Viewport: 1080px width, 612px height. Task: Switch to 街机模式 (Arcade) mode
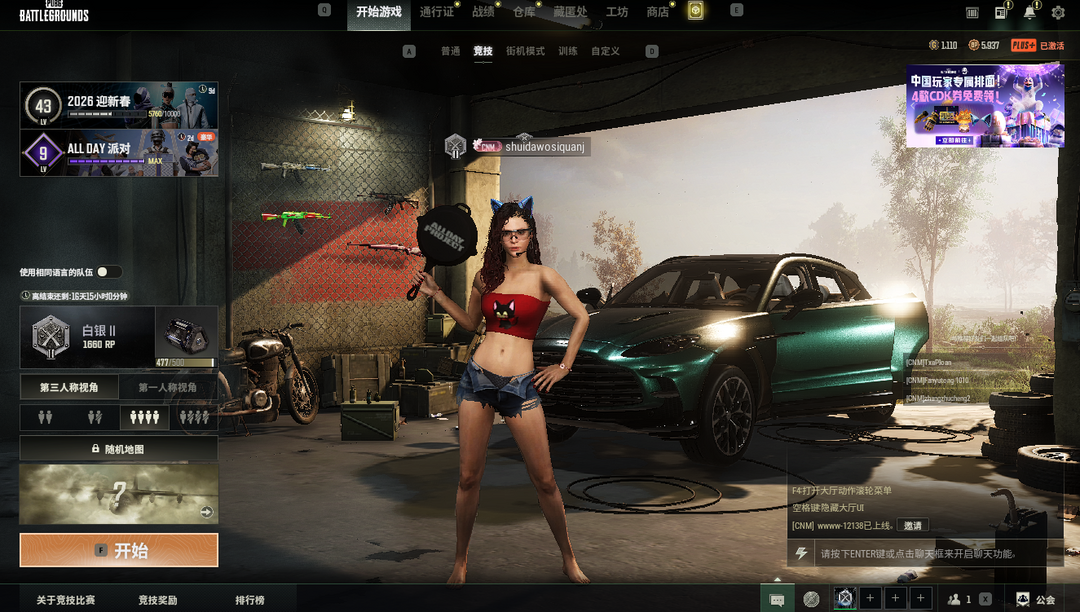pos(525,51)
